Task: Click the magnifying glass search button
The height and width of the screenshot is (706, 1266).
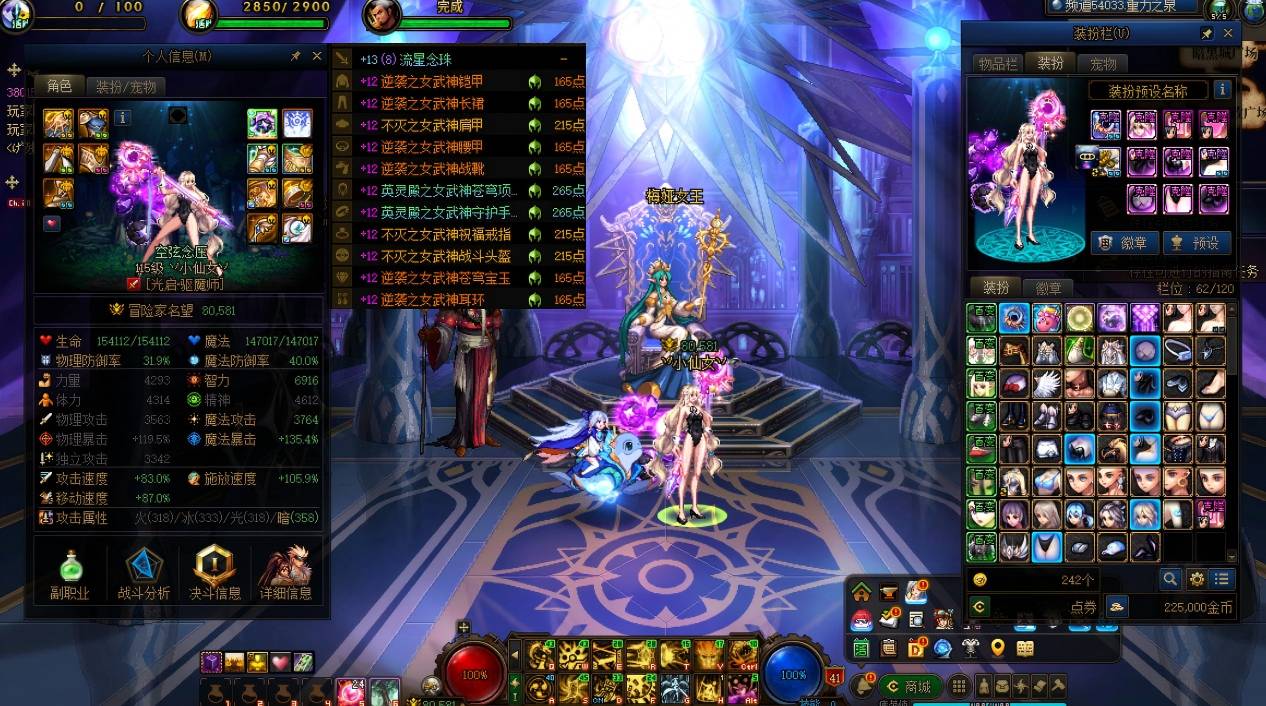Action: pos(1170,579)
